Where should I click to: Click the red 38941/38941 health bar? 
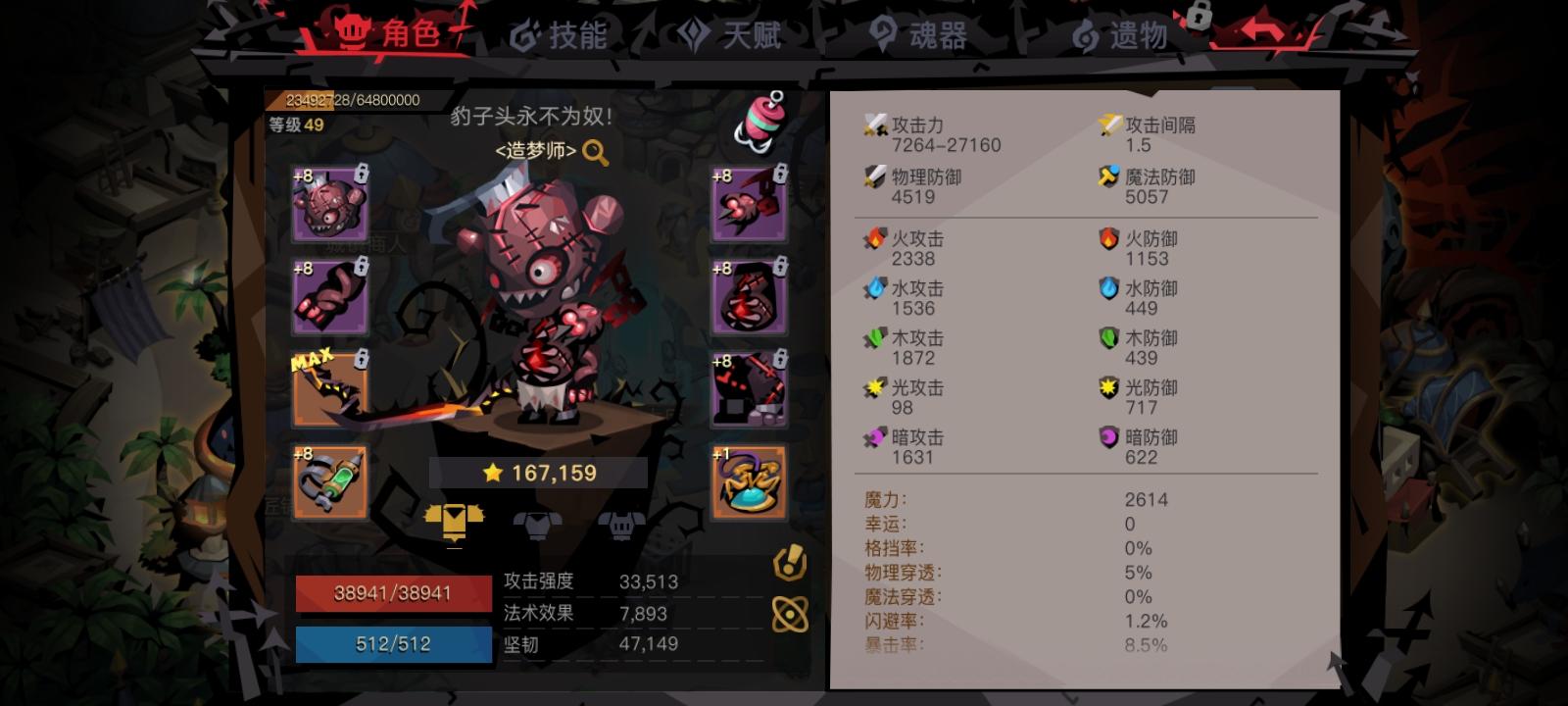(x=393, y=592)
